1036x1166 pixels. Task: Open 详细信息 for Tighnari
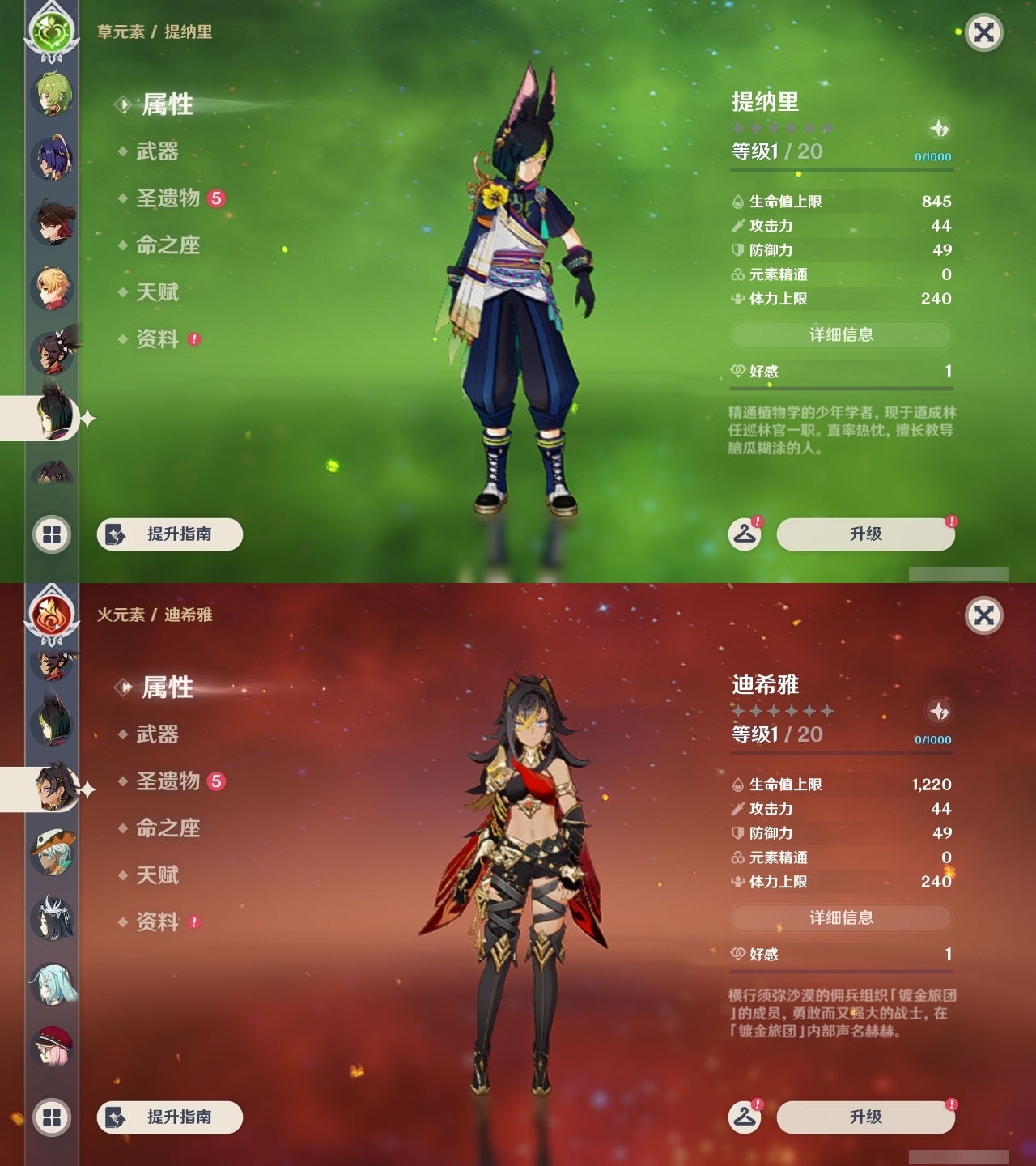click(842, 335)
